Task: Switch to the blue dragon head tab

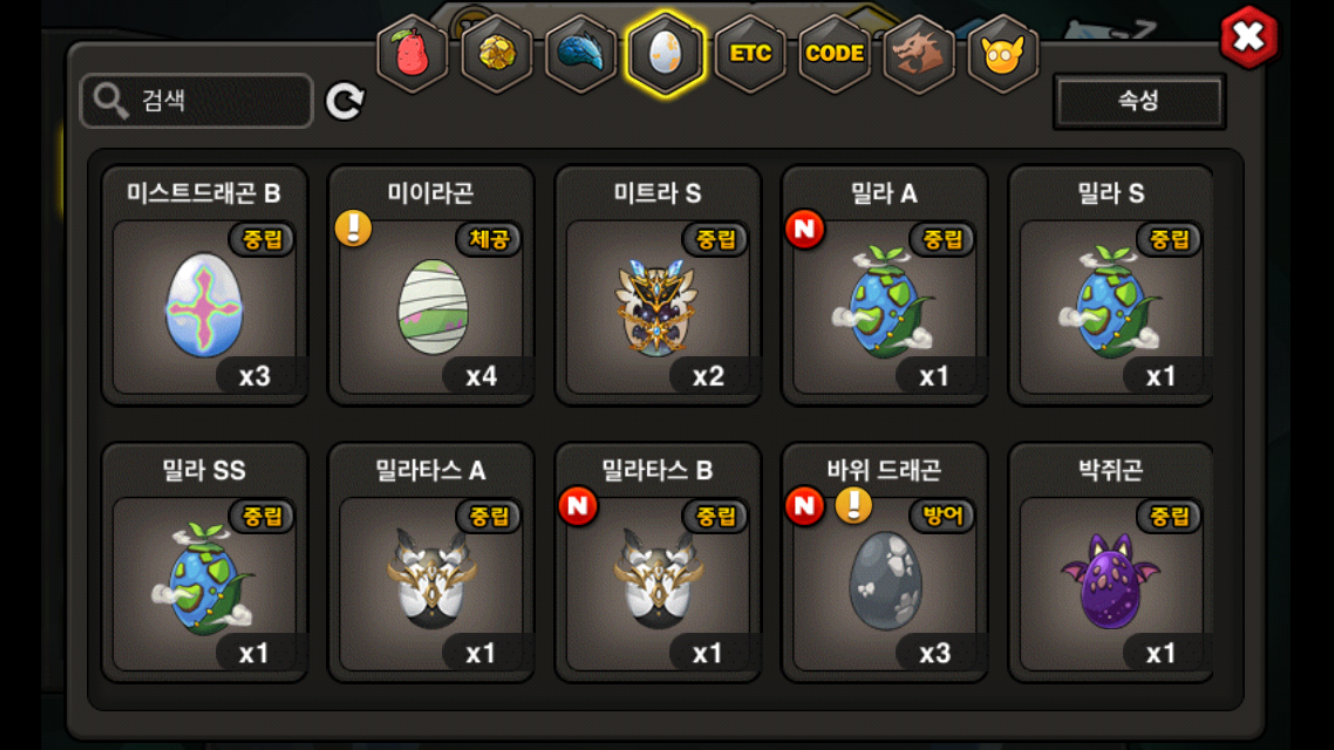Action: 580,54
